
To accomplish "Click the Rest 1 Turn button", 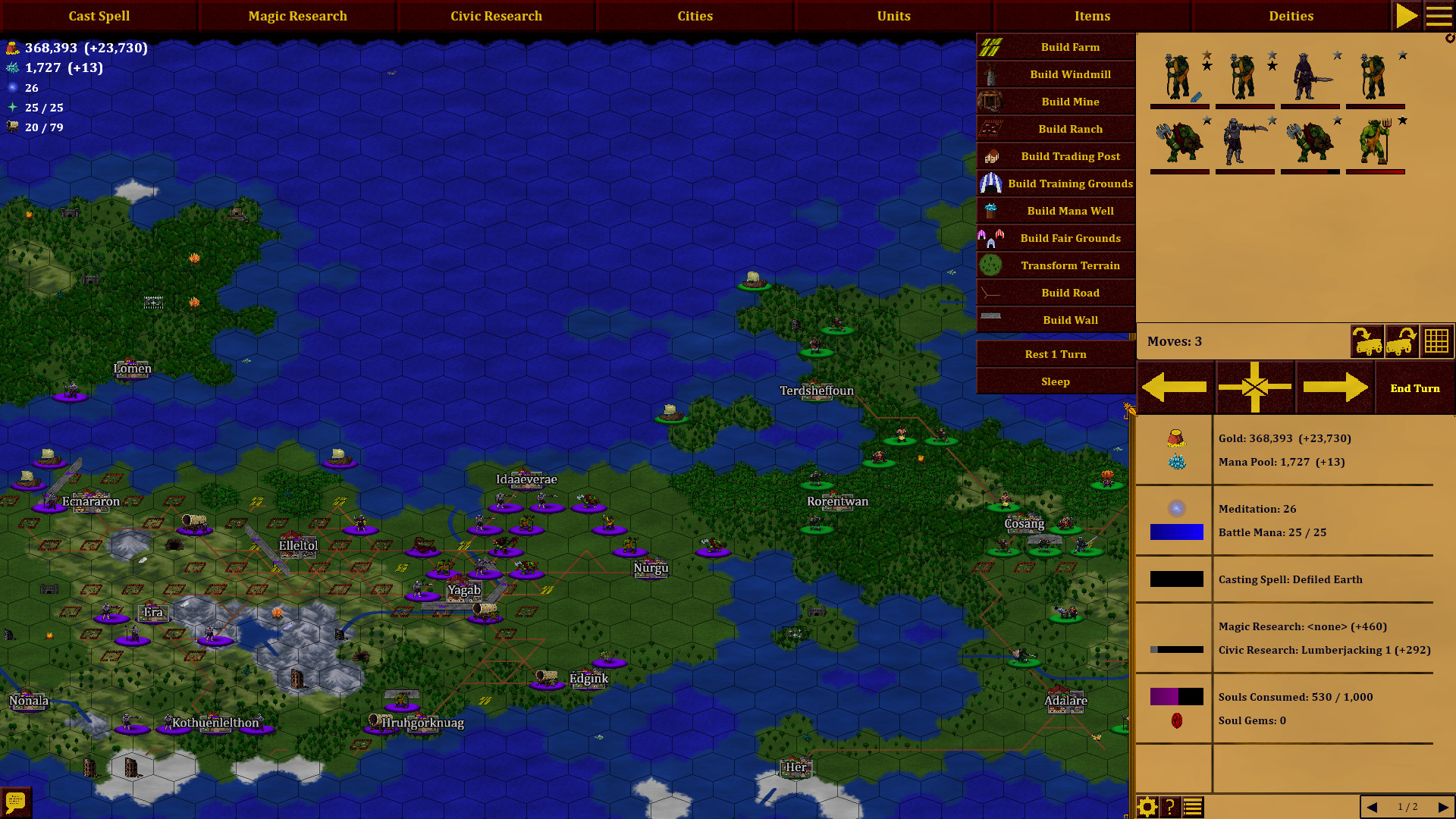I will tap(1055, 353).
